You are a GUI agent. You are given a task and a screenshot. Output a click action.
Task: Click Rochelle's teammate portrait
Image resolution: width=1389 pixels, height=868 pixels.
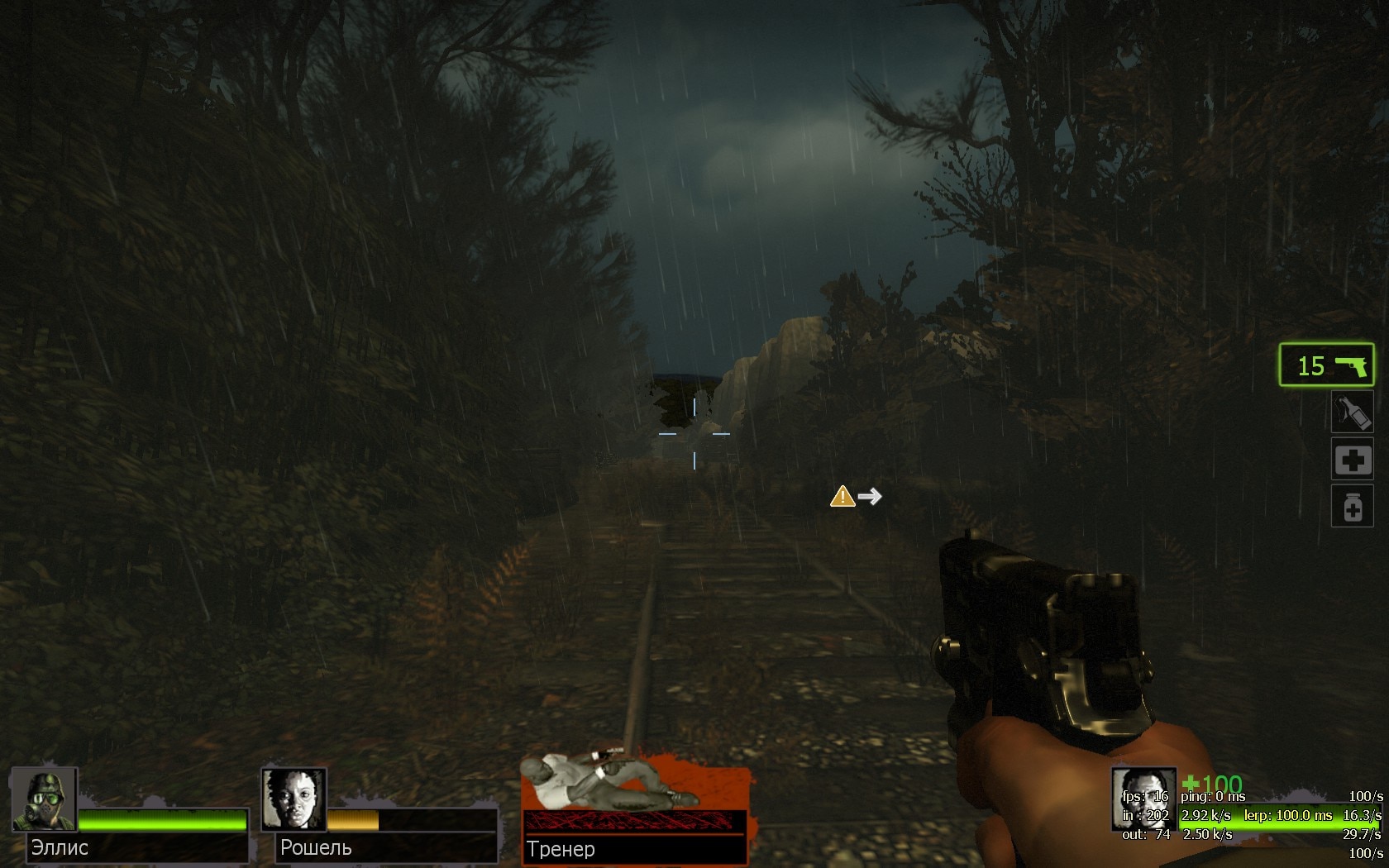point(294,799)
